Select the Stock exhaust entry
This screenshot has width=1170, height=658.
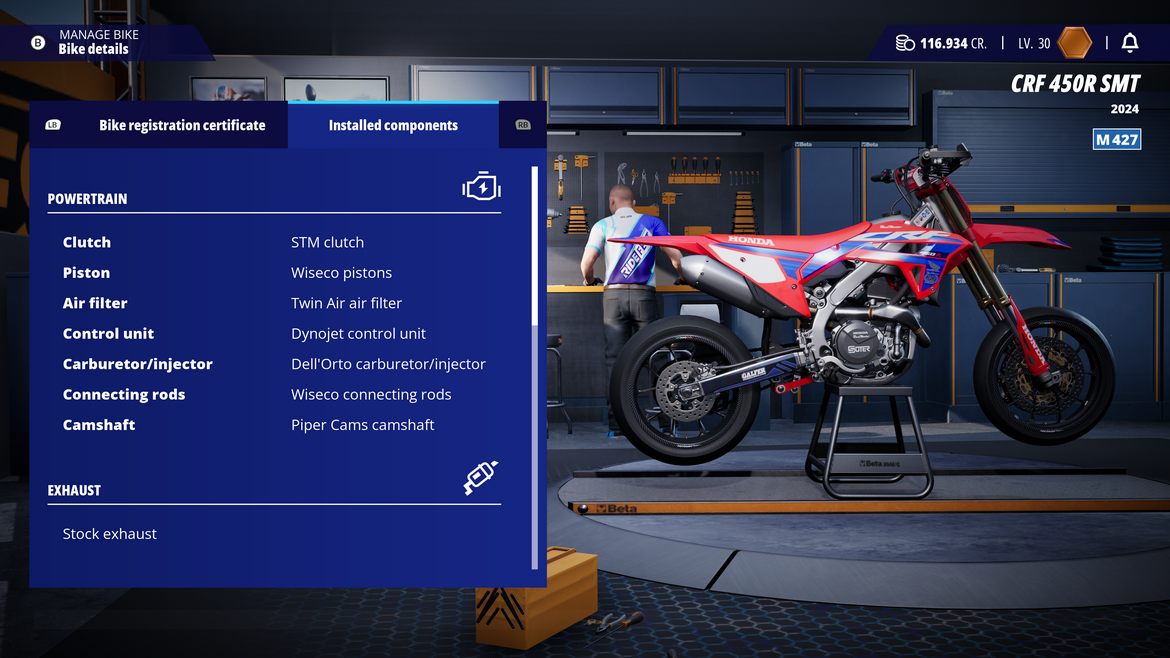pyautogui.click(x=110, y=534)
